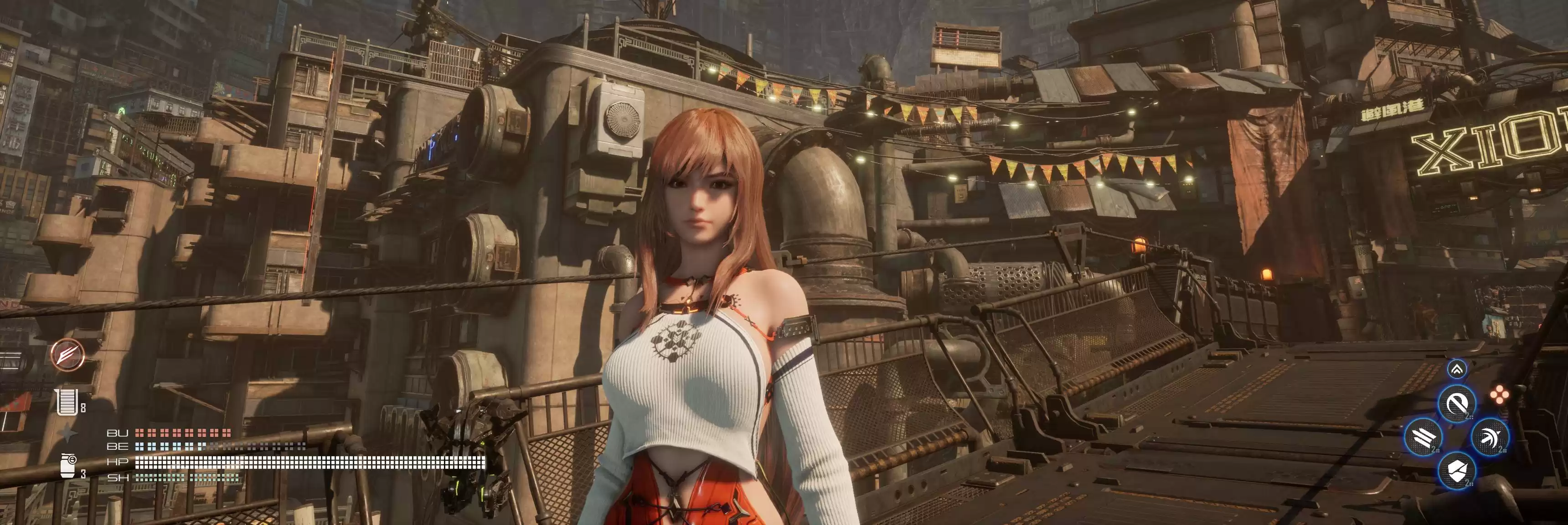1568x525 pixels.
Task: Select the grenade item slot with 3 left
Action: tap(68, 465)
